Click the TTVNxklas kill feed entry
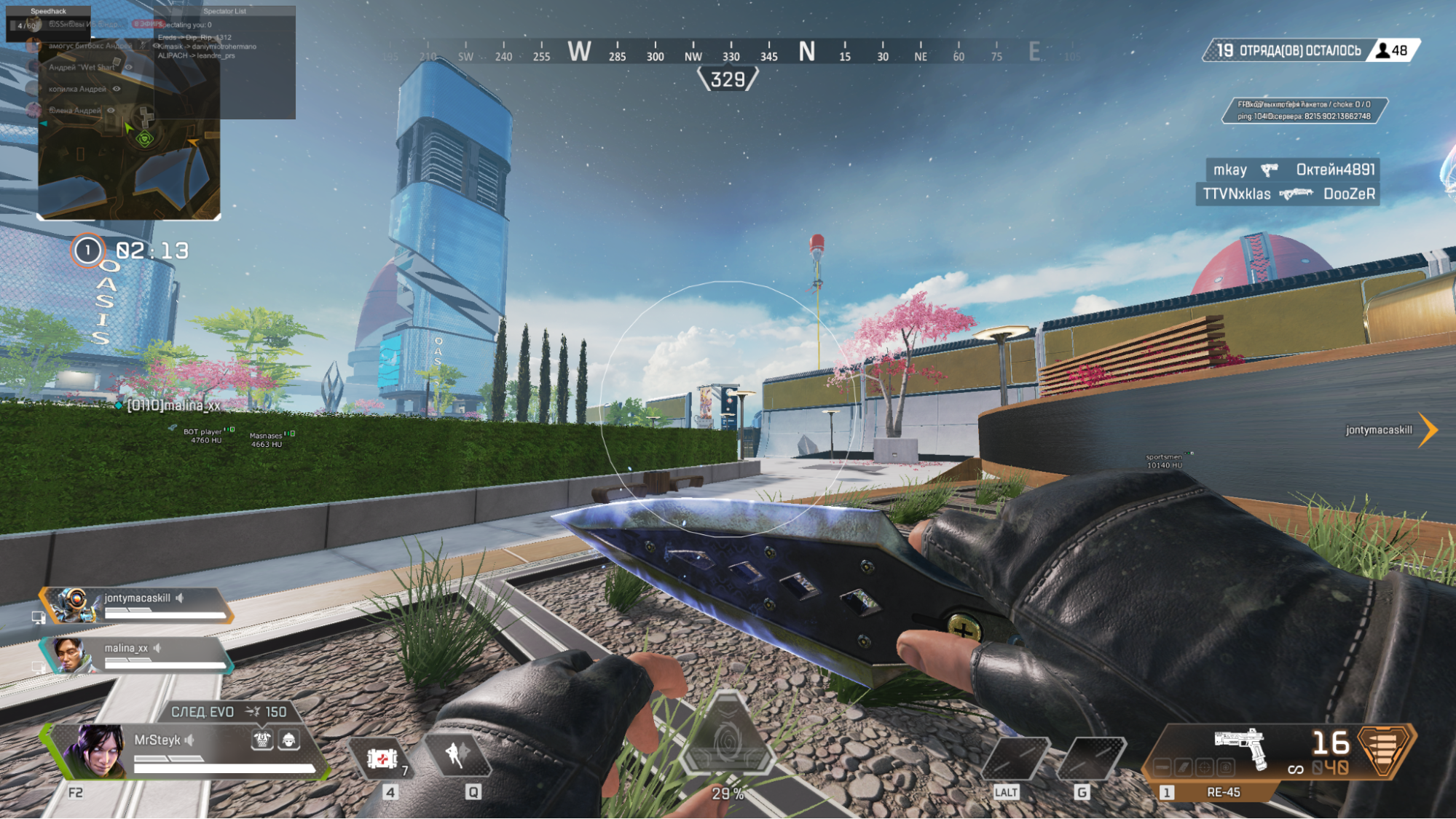1456x819 pixels. tap(1288, 194)
